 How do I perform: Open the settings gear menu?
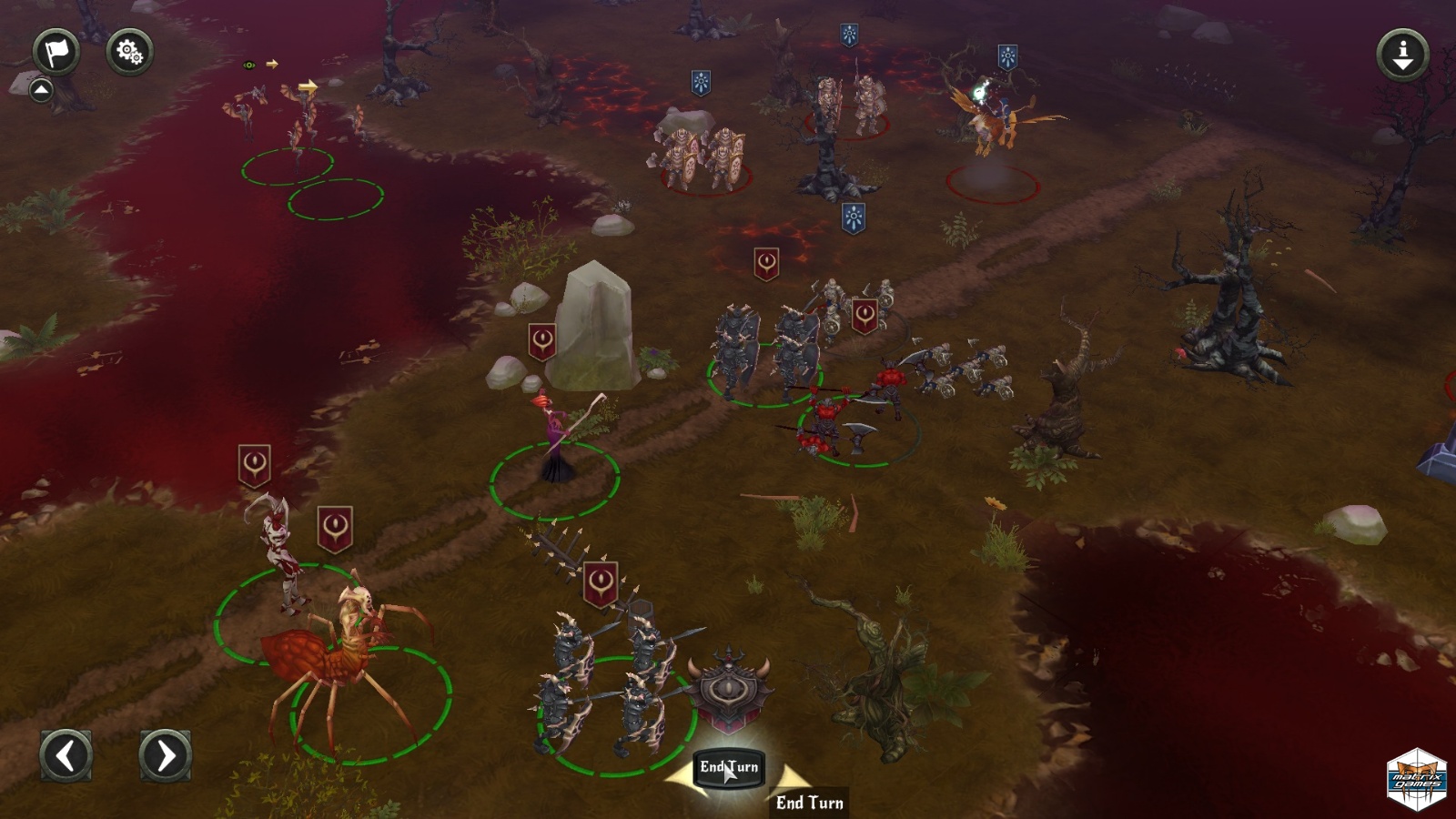(x=129, y=52)
